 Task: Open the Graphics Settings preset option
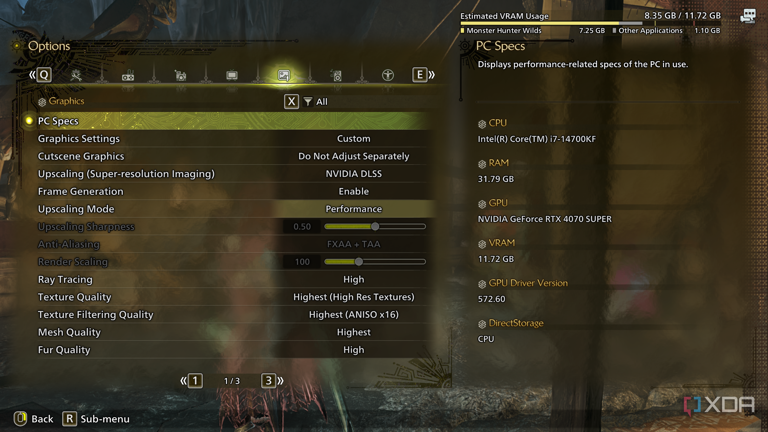pos(353,139)
